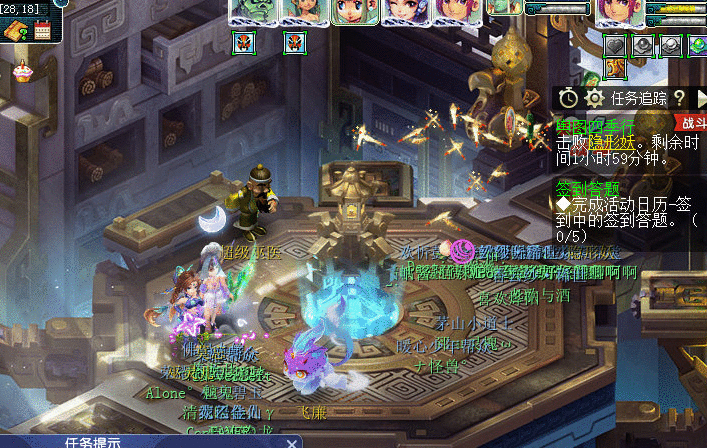Open the purple-haired player character portrait

point(619,12)
